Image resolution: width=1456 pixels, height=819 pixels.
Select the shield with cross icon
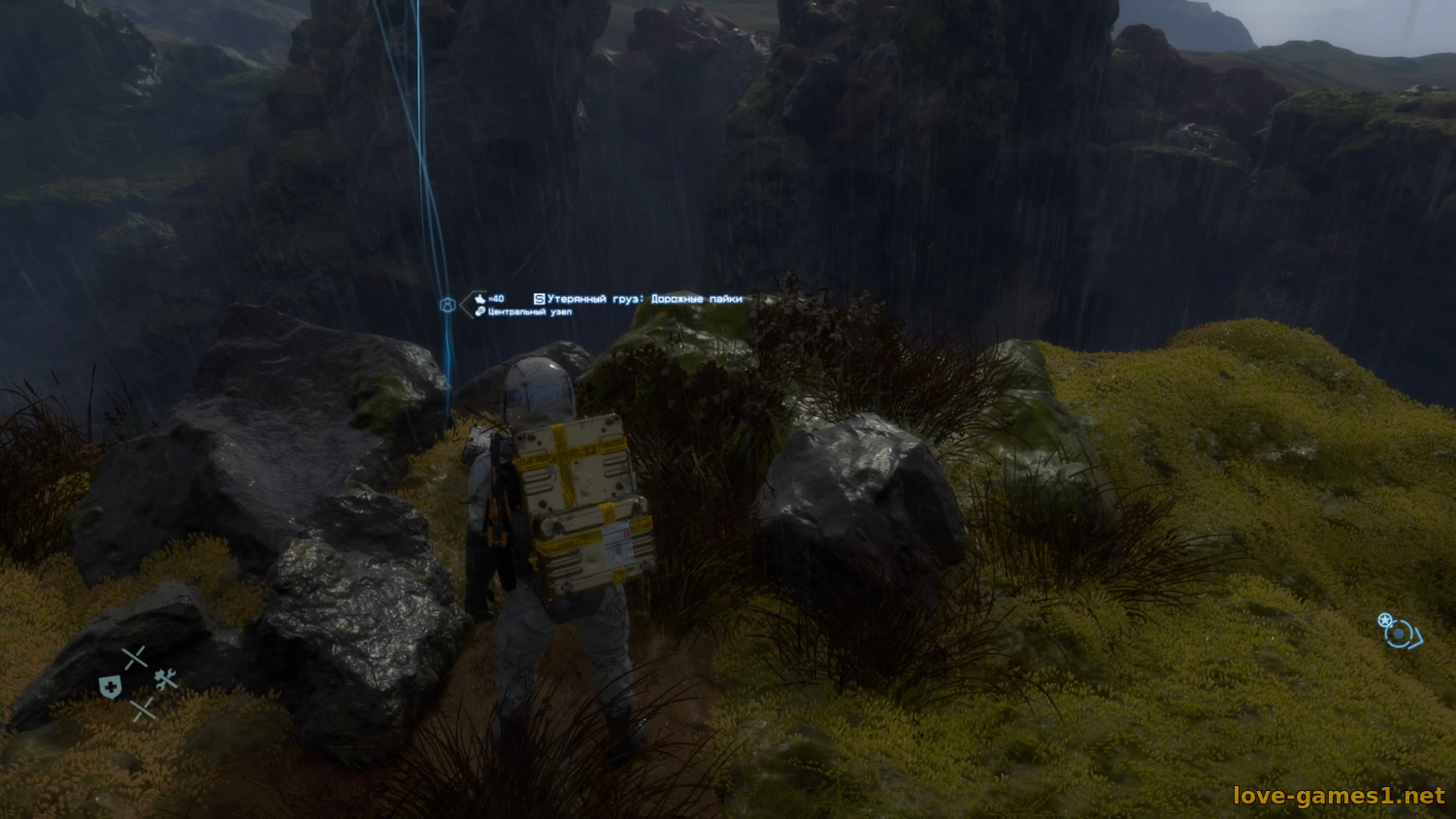point(111,688)
